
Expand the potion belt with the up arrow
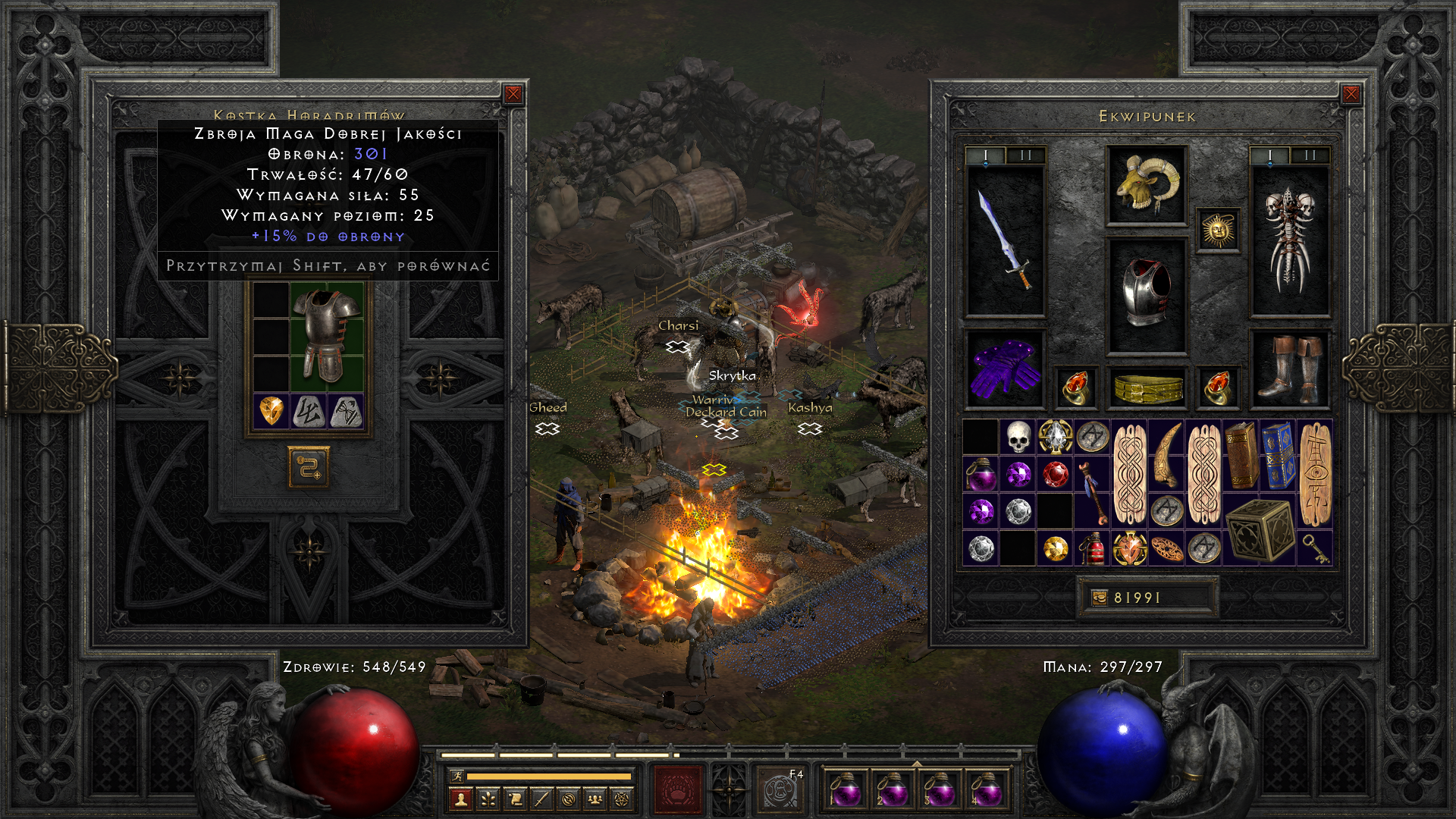click(x=917, y=763)
